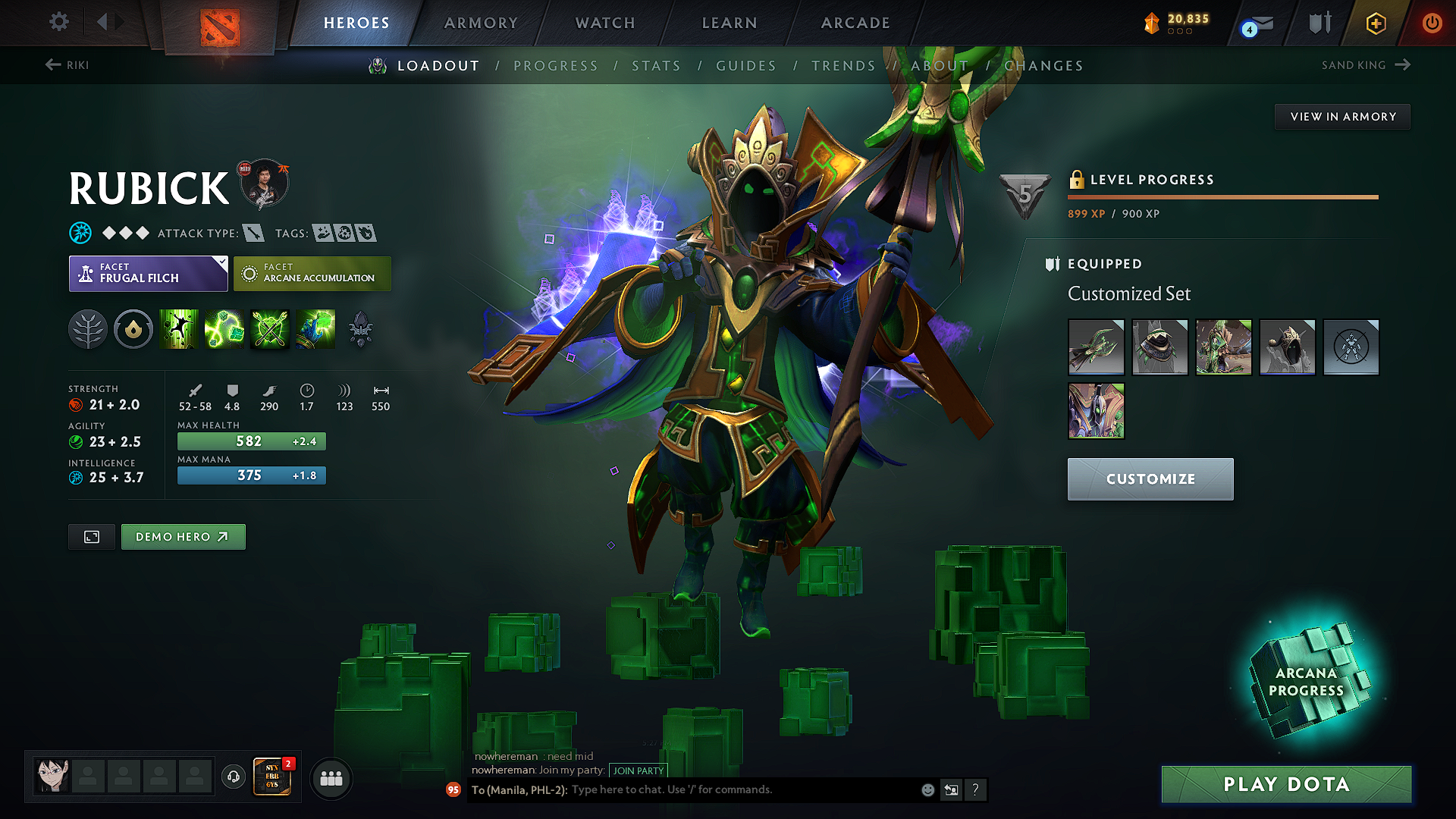
Task: Open the facet innate droplet icon
Action: [x=133, y=329]
